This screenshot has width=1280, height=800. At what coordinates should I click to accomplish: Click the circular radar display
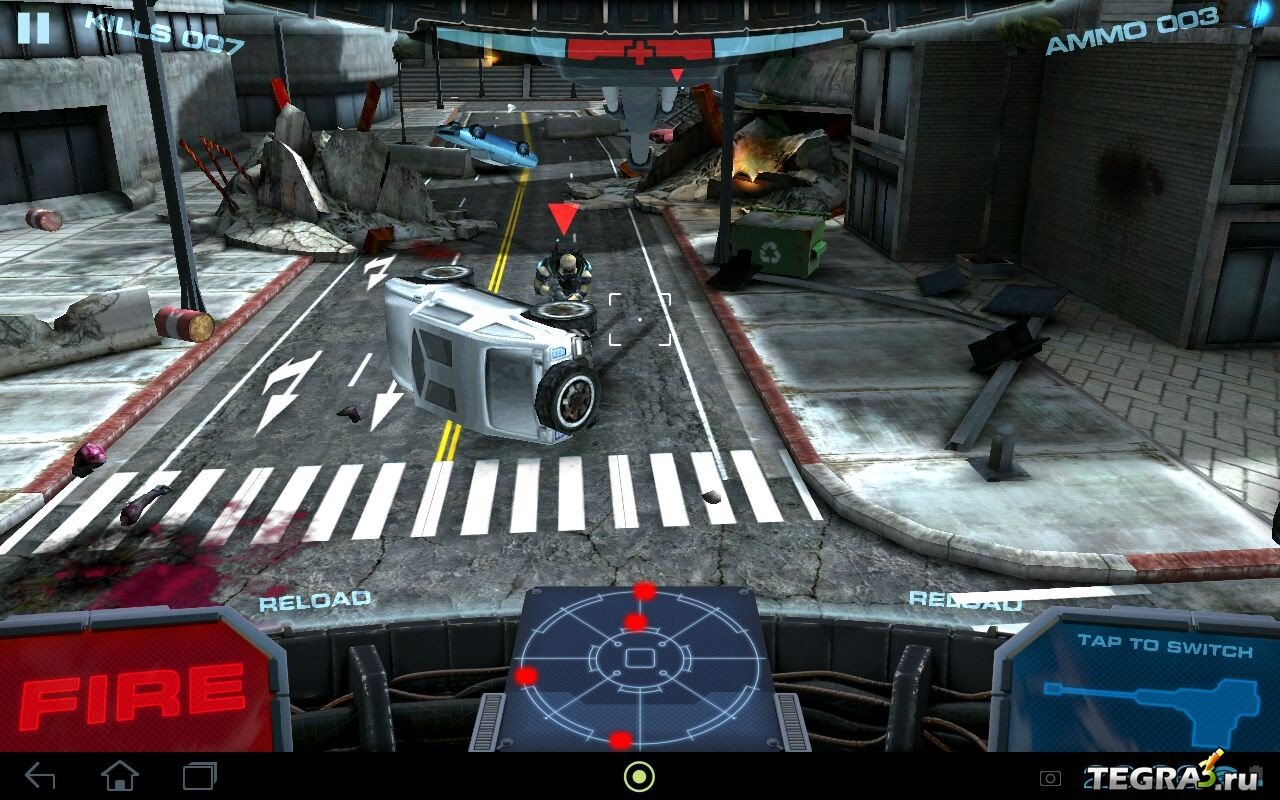pyautogui.click(x=638, y=664)
